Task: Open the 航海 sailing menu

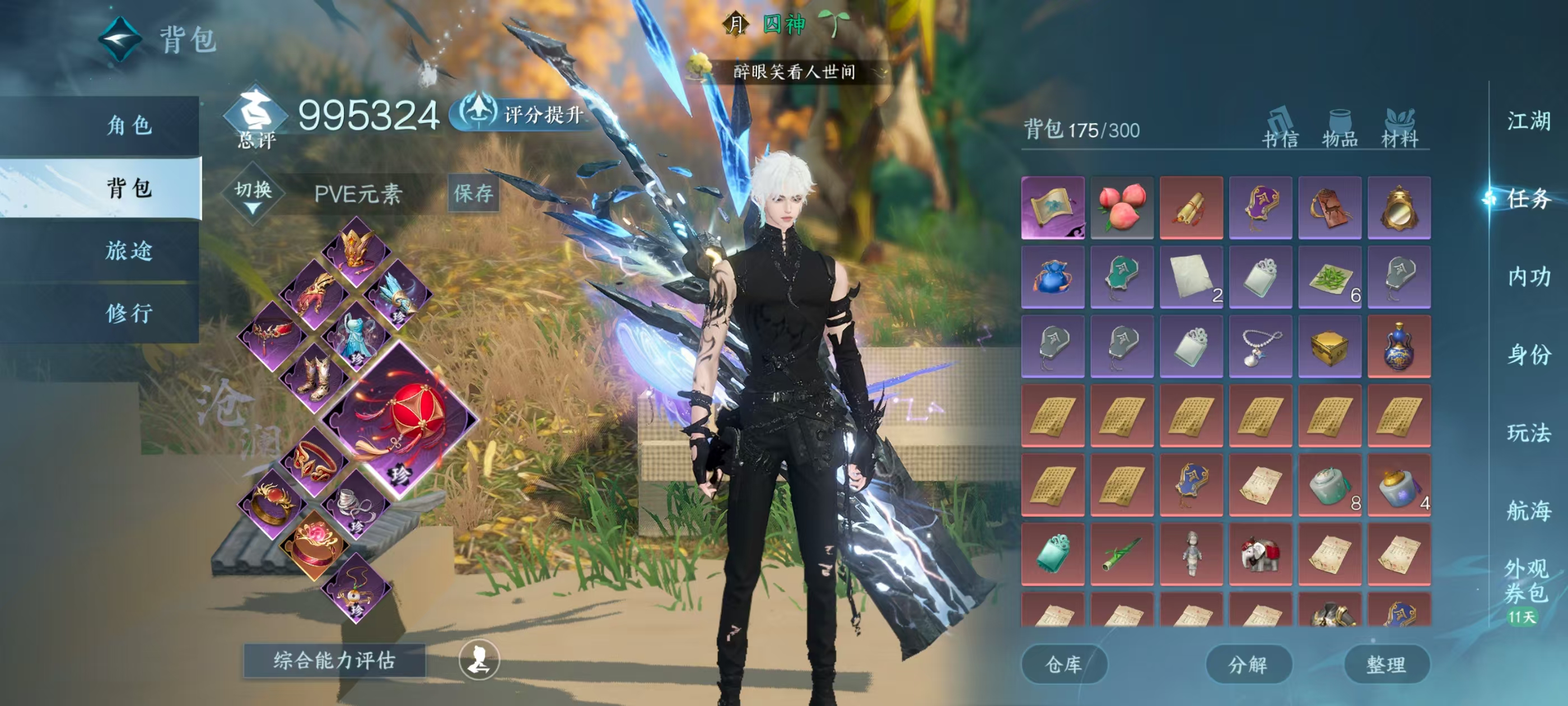Action: coord(1528,510)
